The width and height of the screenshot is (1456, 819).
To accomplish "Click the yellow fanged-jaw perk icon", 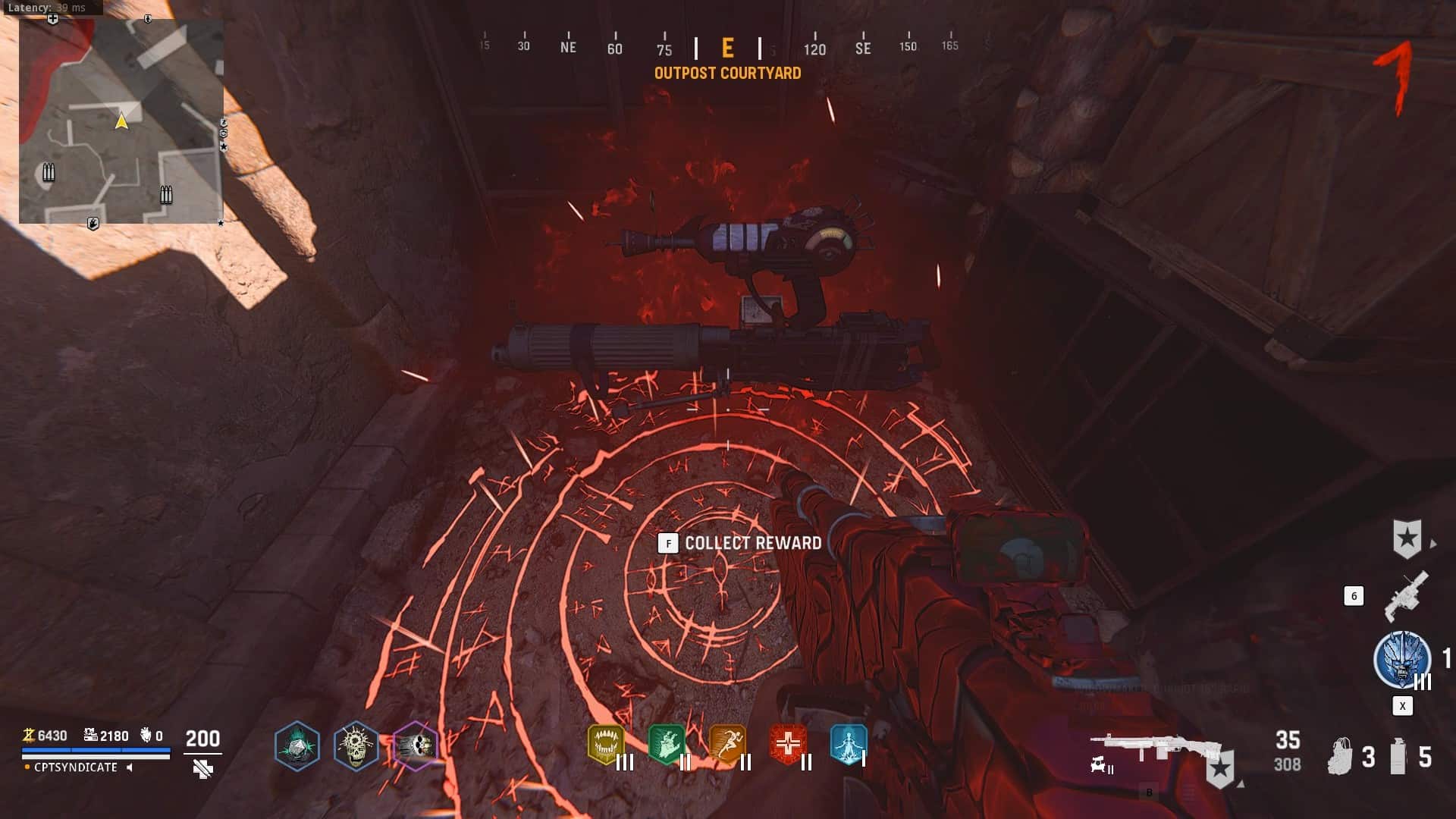I will 606,744.
